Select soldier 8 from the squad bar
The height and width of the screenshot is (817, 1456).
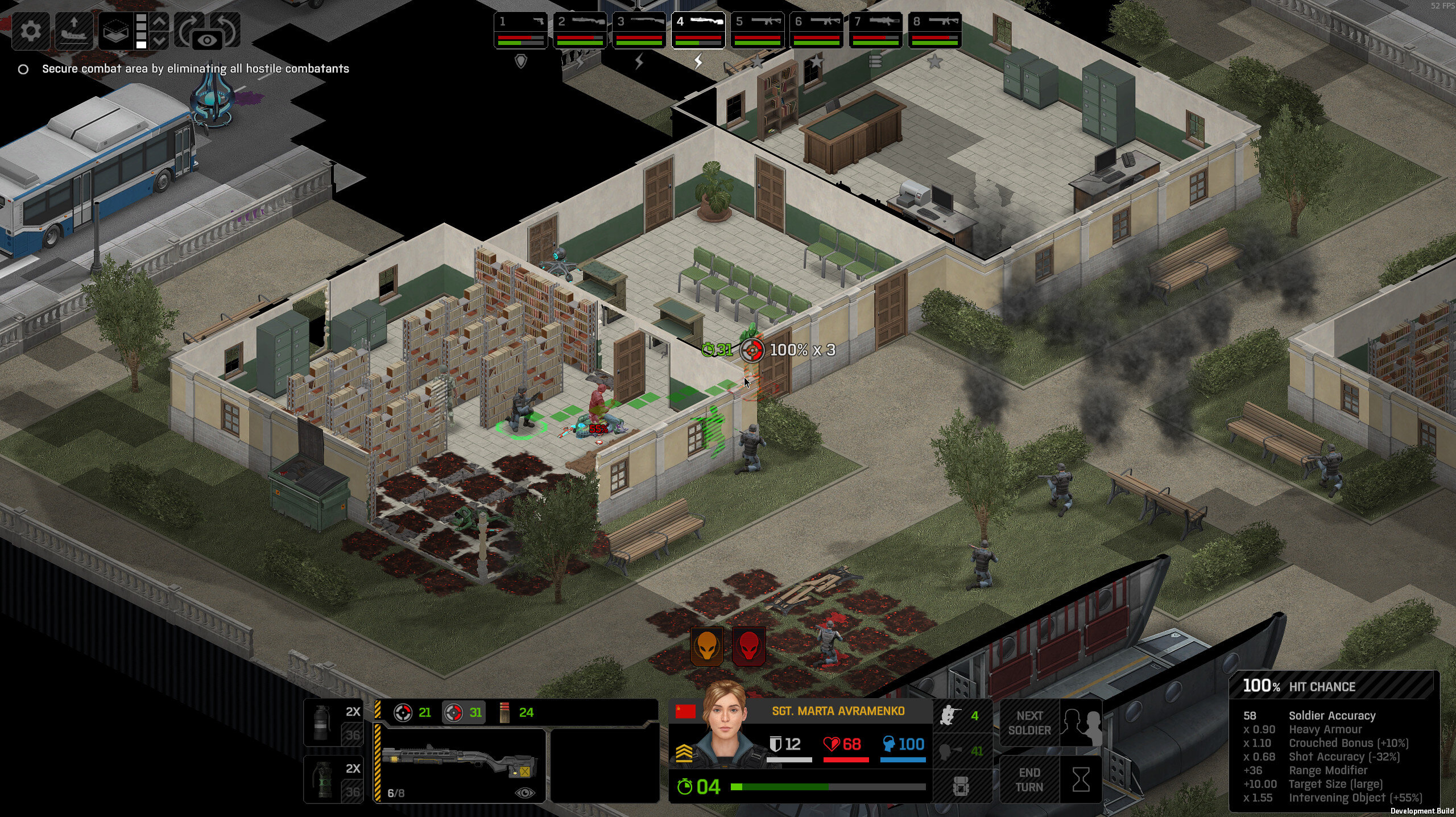(x=934, y=31)
